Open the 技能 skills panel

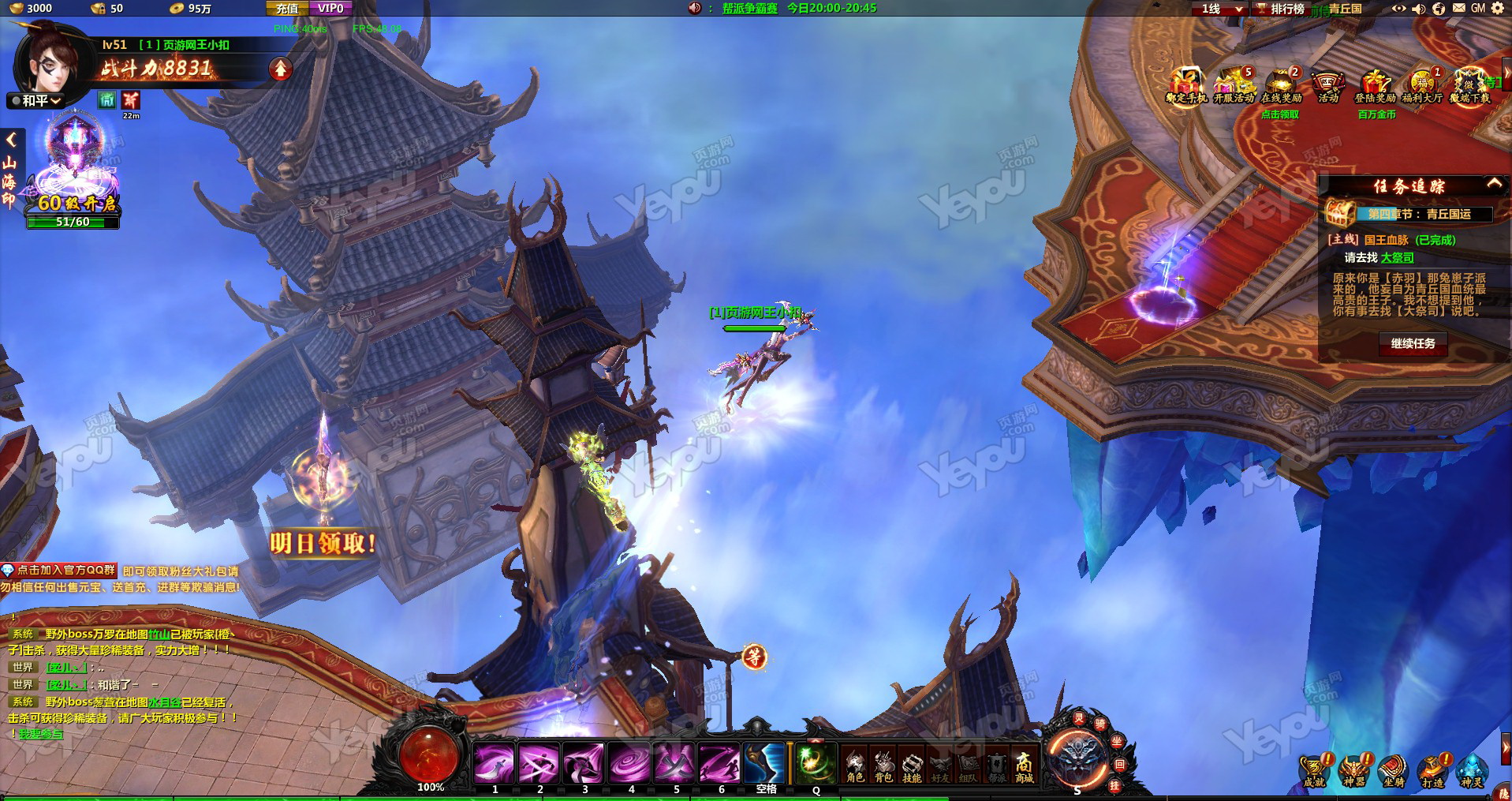tap(912, 765)
